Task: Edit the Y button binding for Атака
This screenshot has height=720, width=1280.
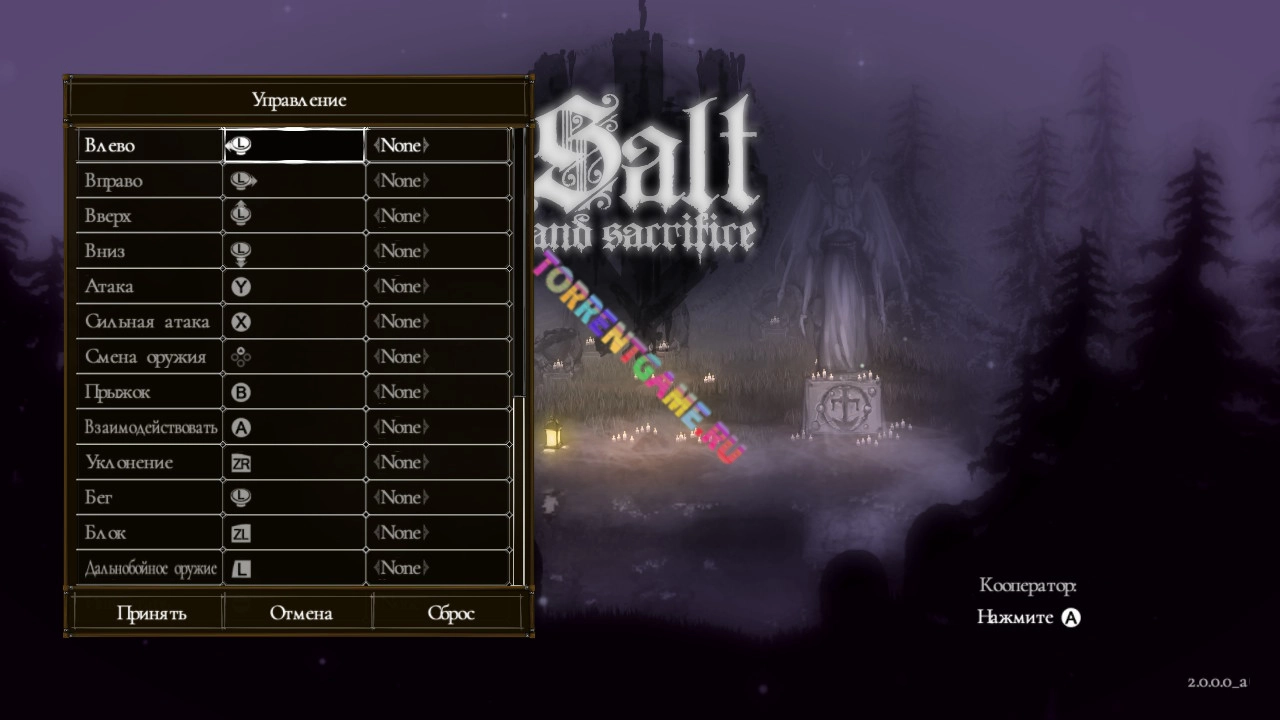Action: click(x=294, y=286)
